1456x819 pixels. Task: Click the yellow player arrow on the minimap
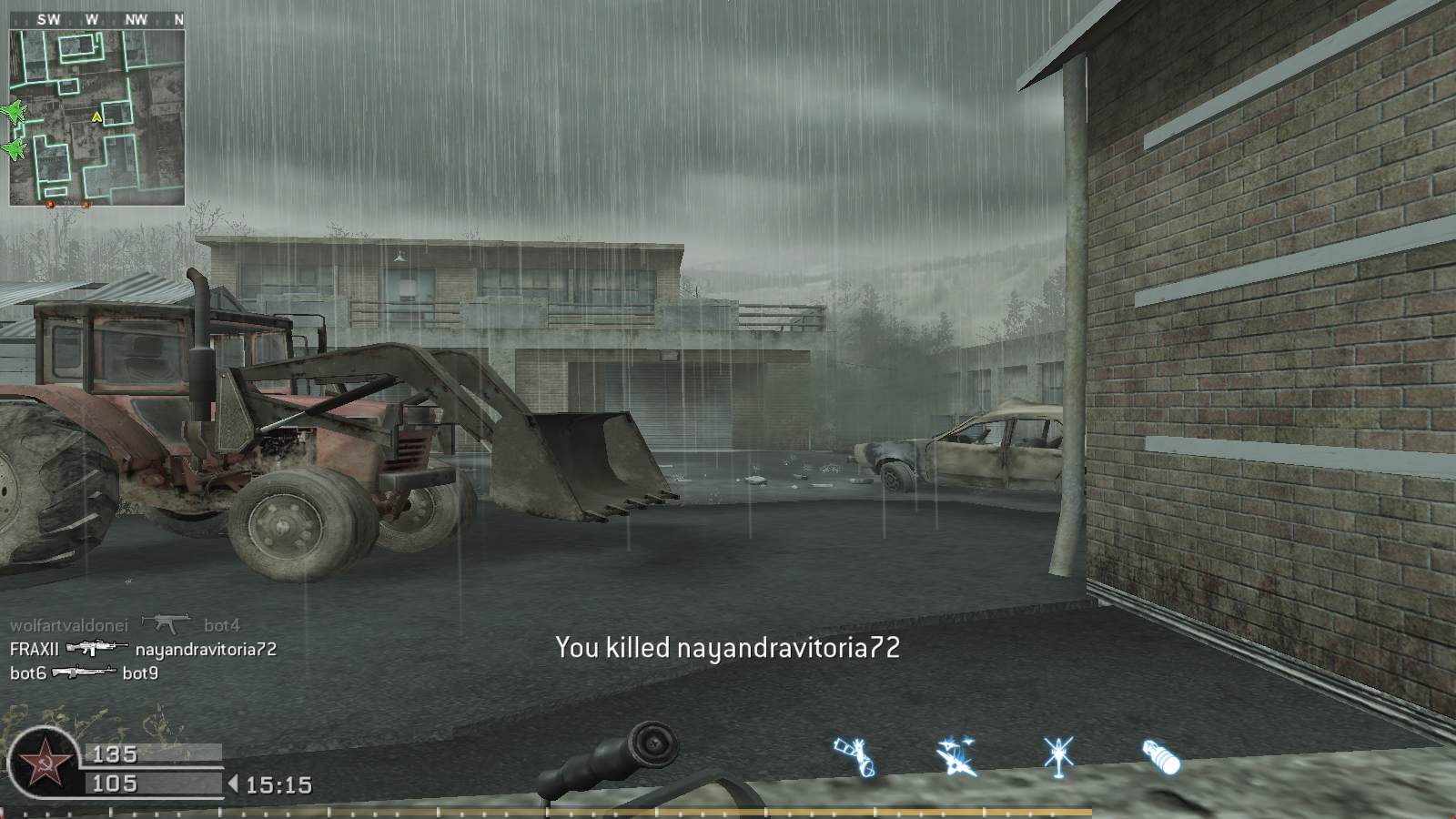[x=95, y=116]
